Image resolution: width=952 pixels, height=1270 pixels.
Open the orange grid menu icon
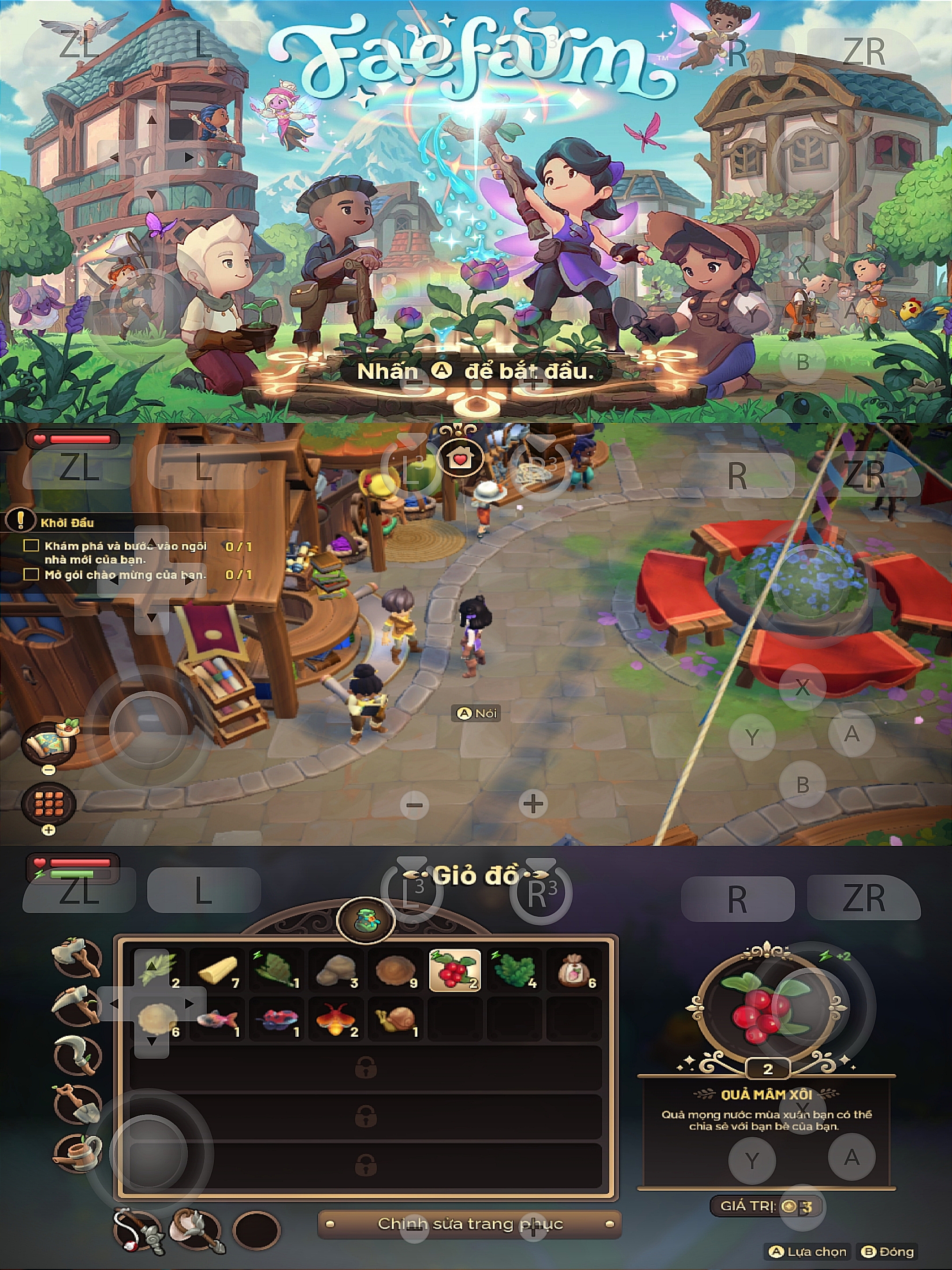pos(49,803)
